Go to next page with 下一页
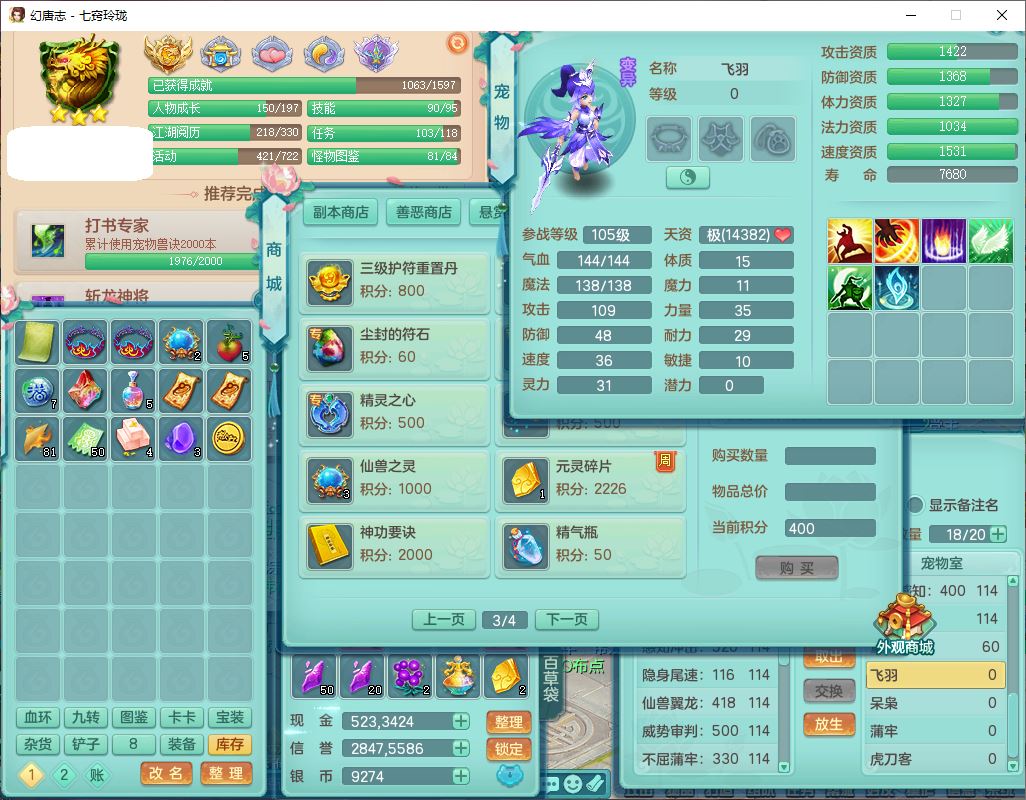Viewport: 1026px width, 800px height. coord(566,620)
